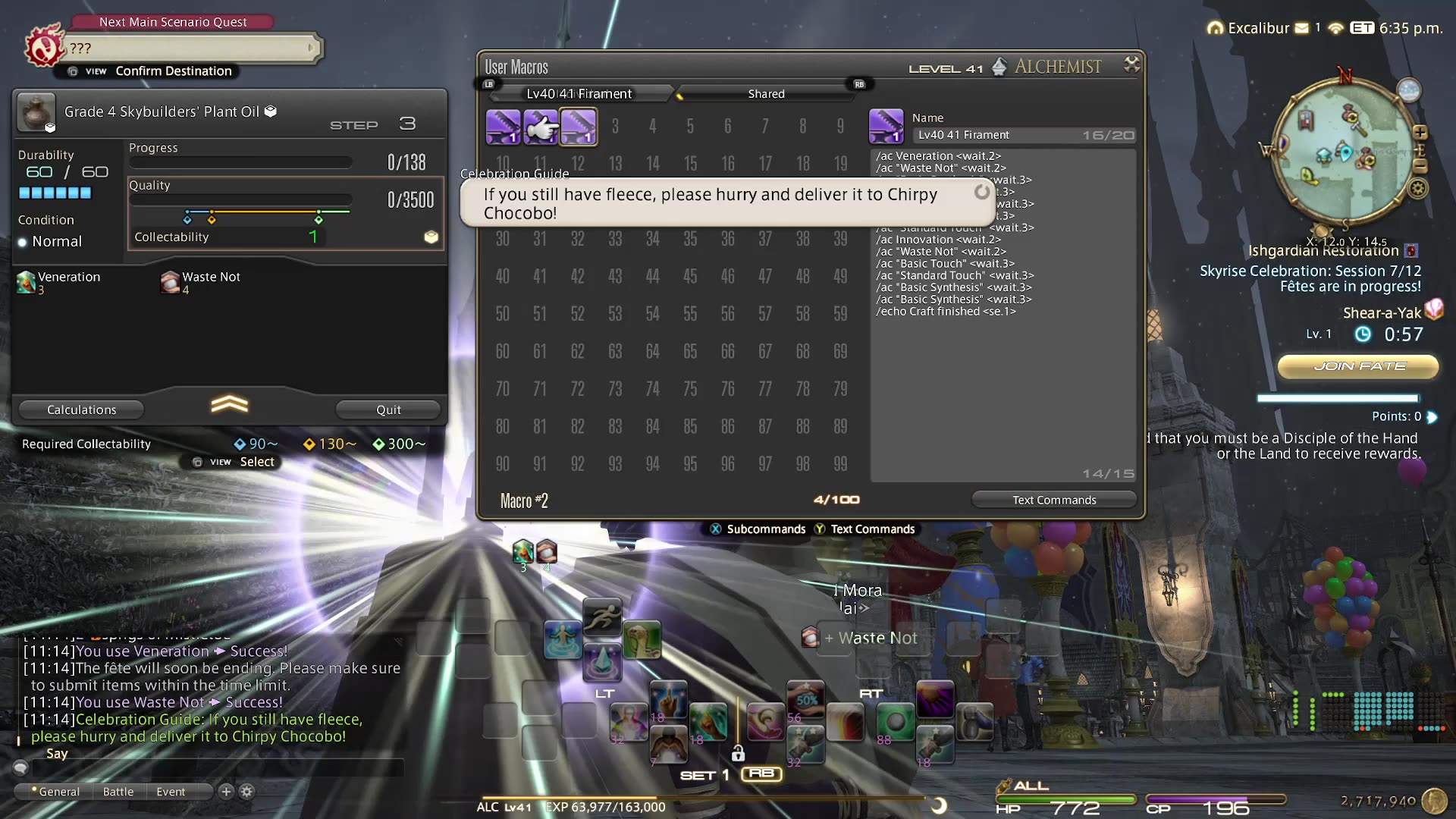Click the Waste Not buff icon in crafting window
Image resolution: width=1456 pixels, height=819 pixels.
point(168,282)
